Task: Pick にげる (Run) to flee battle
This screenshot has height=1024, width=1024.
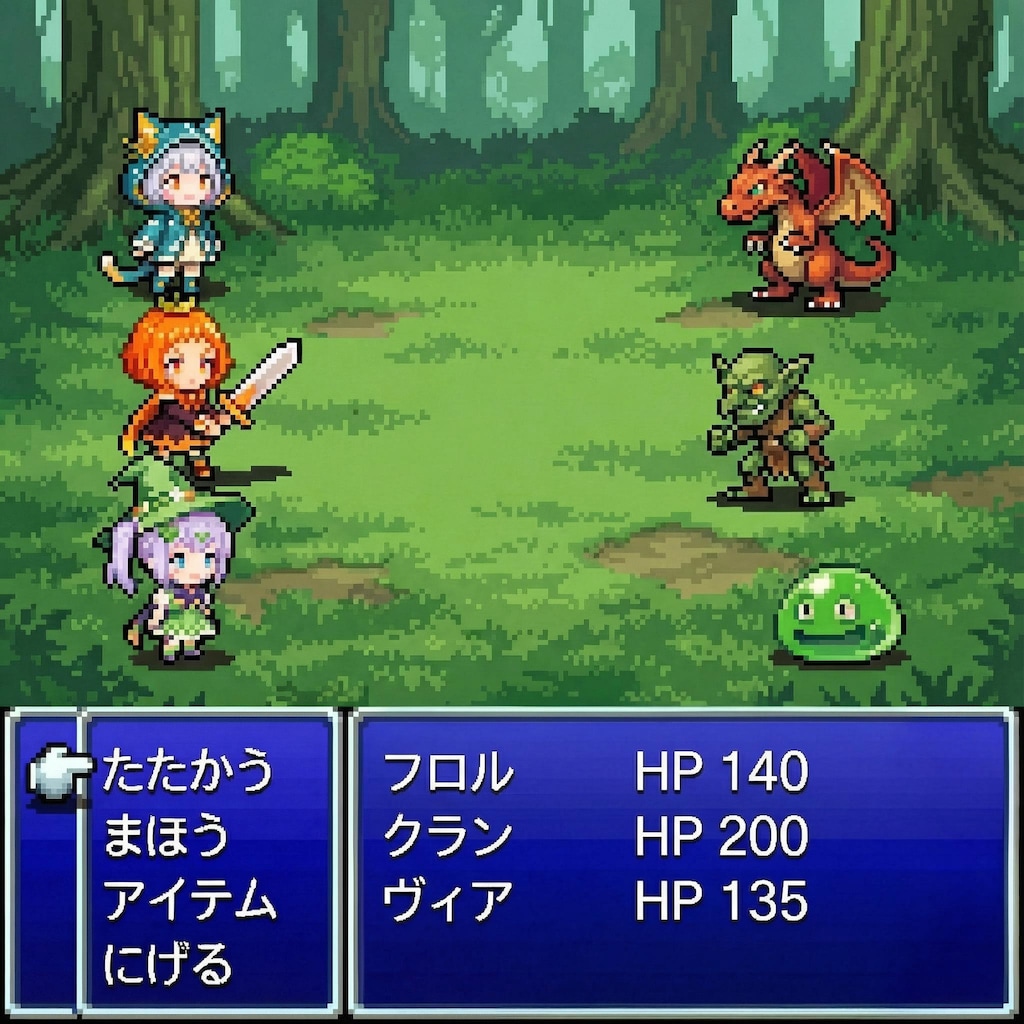Action: tap(168, 965)
